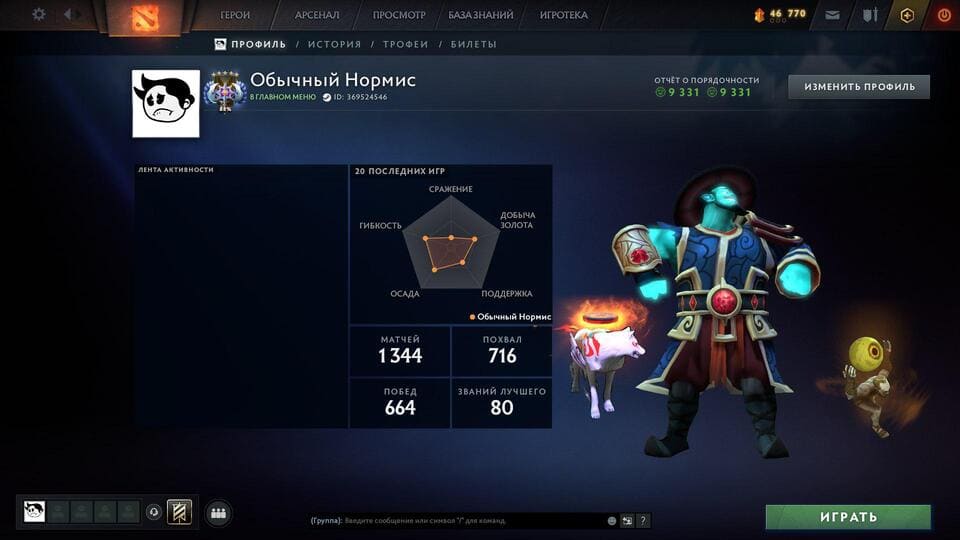960x540 pixels.
Task: Switch to the История tab
Action: [x=334, y=44]
